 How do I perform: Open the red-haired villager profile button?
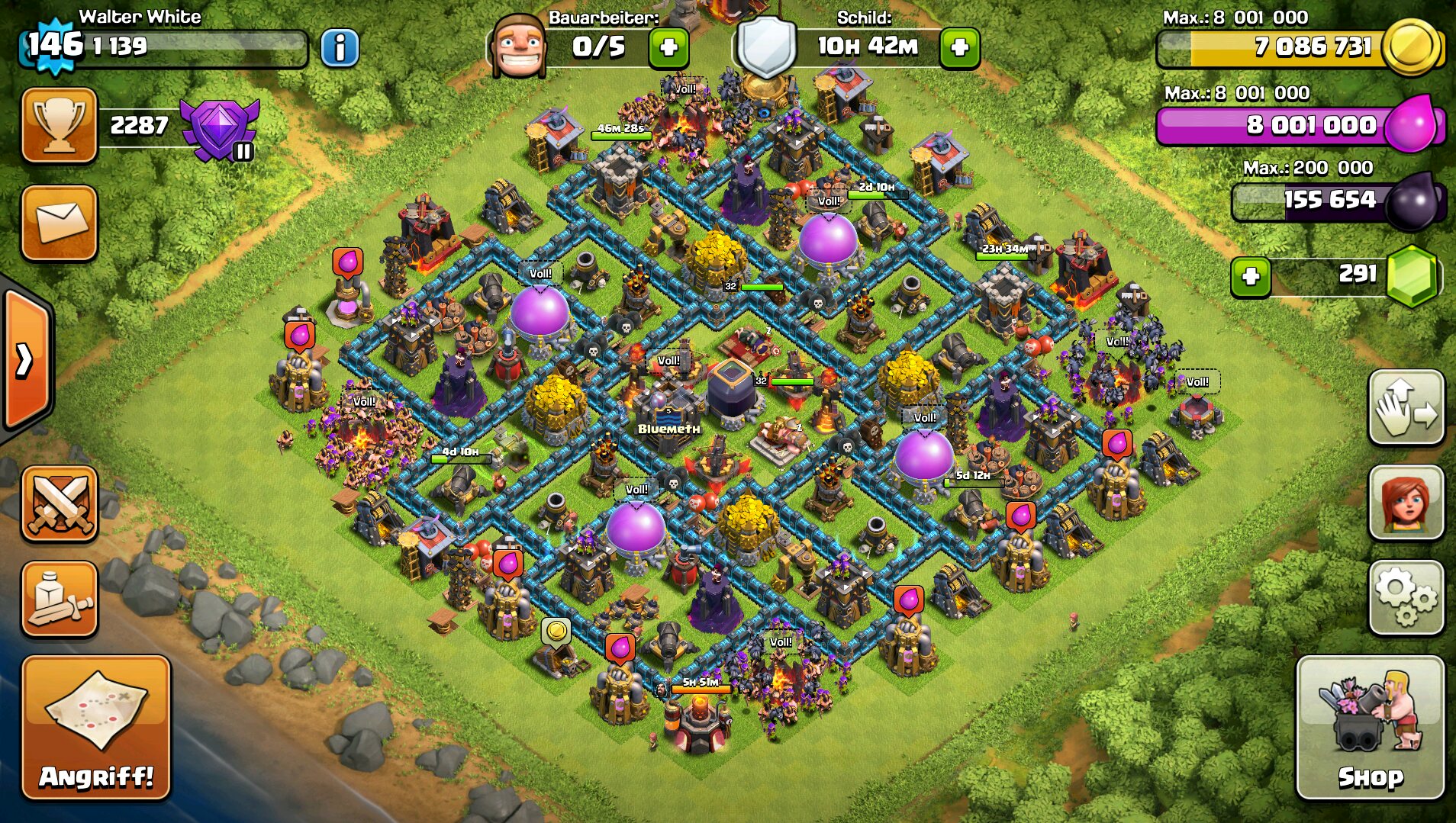tap(1406, 503)
